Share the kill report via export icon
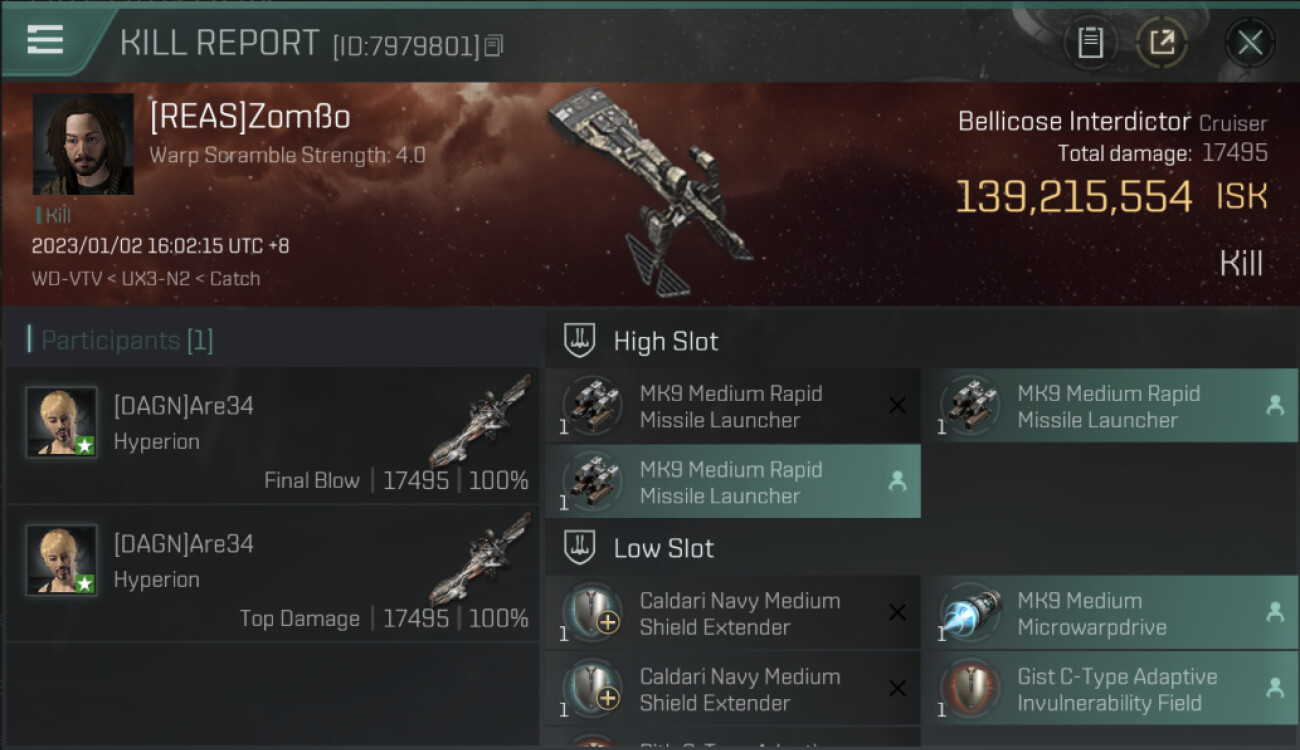This screenshot has width=1300, height=750. pyautogui.click(x=1162, y=43)
